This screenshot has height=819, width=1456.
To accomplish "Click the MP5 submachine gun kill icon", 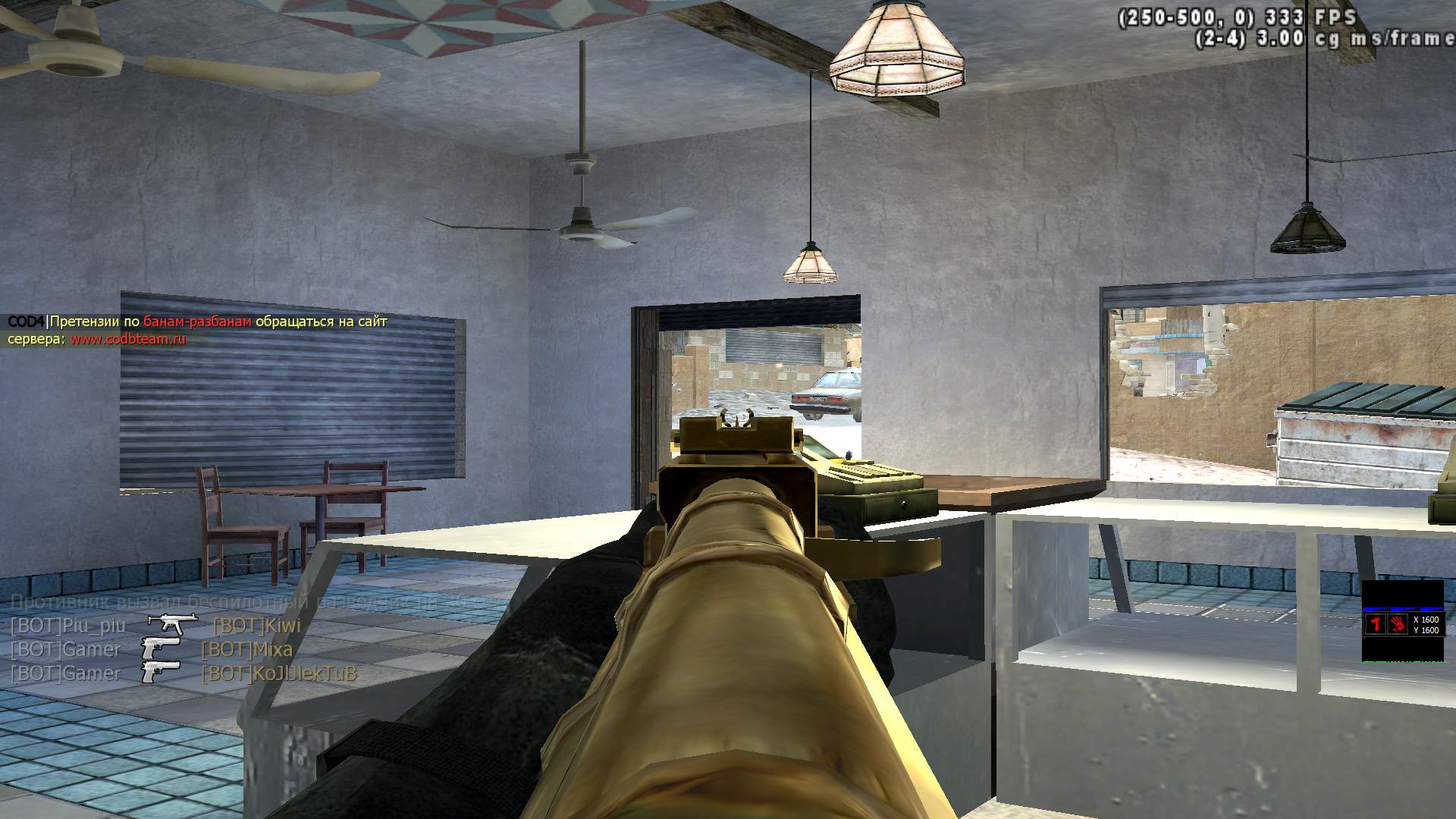I will point(171,624).
